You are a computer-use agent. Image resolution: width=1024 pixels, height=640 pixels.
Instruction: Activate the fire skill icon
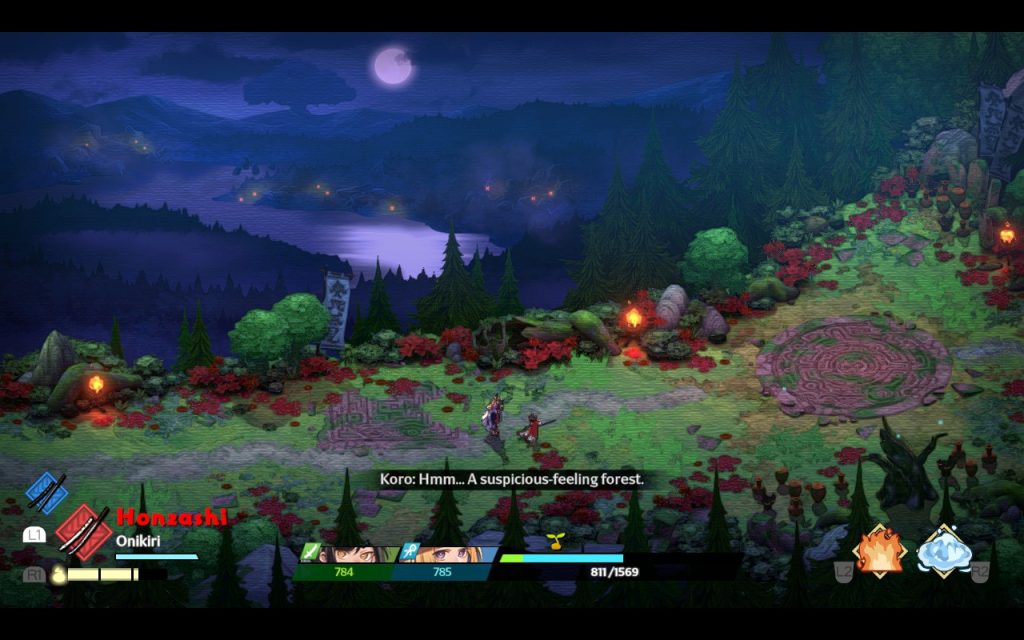(879, 551)
